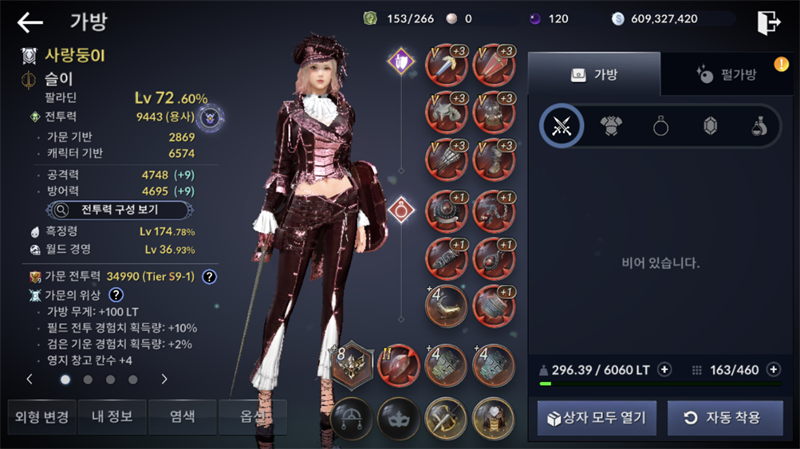Viewport: 800px width, 449px height.
Task: Filter bag by potion bottle icon
Action: tap(760, 126)
